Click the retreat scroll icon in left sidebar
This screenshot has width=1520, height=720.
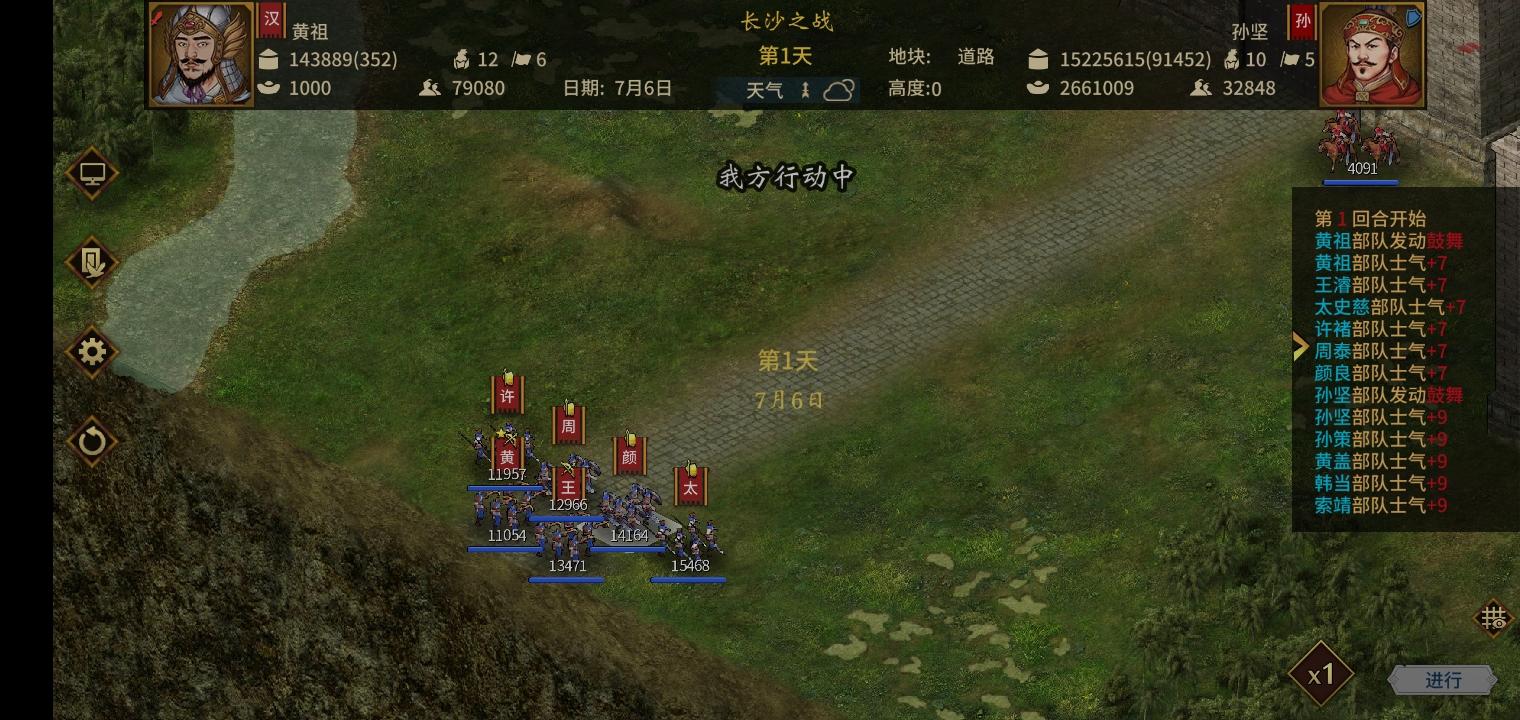pos(92,263)
